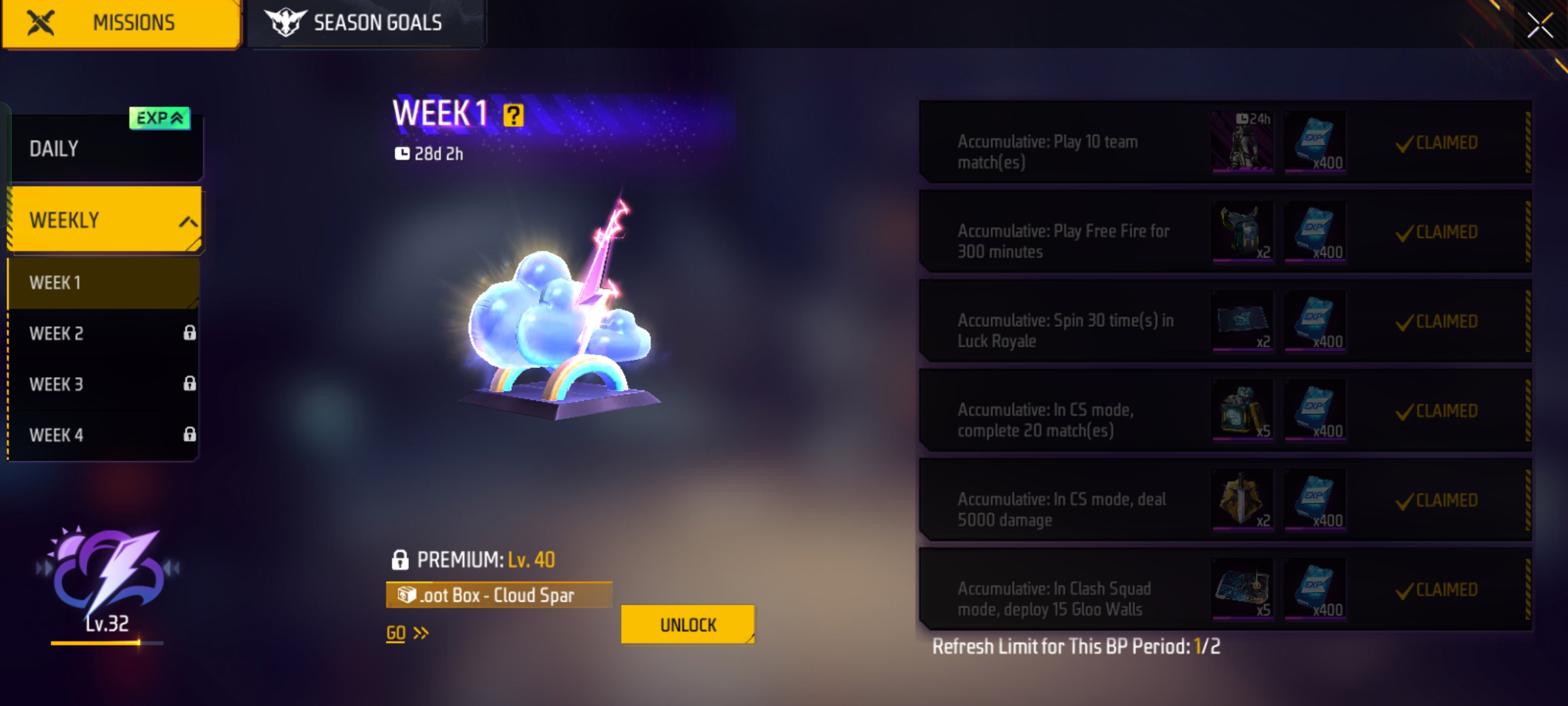Close the missions screen

tap(1539, 26)
